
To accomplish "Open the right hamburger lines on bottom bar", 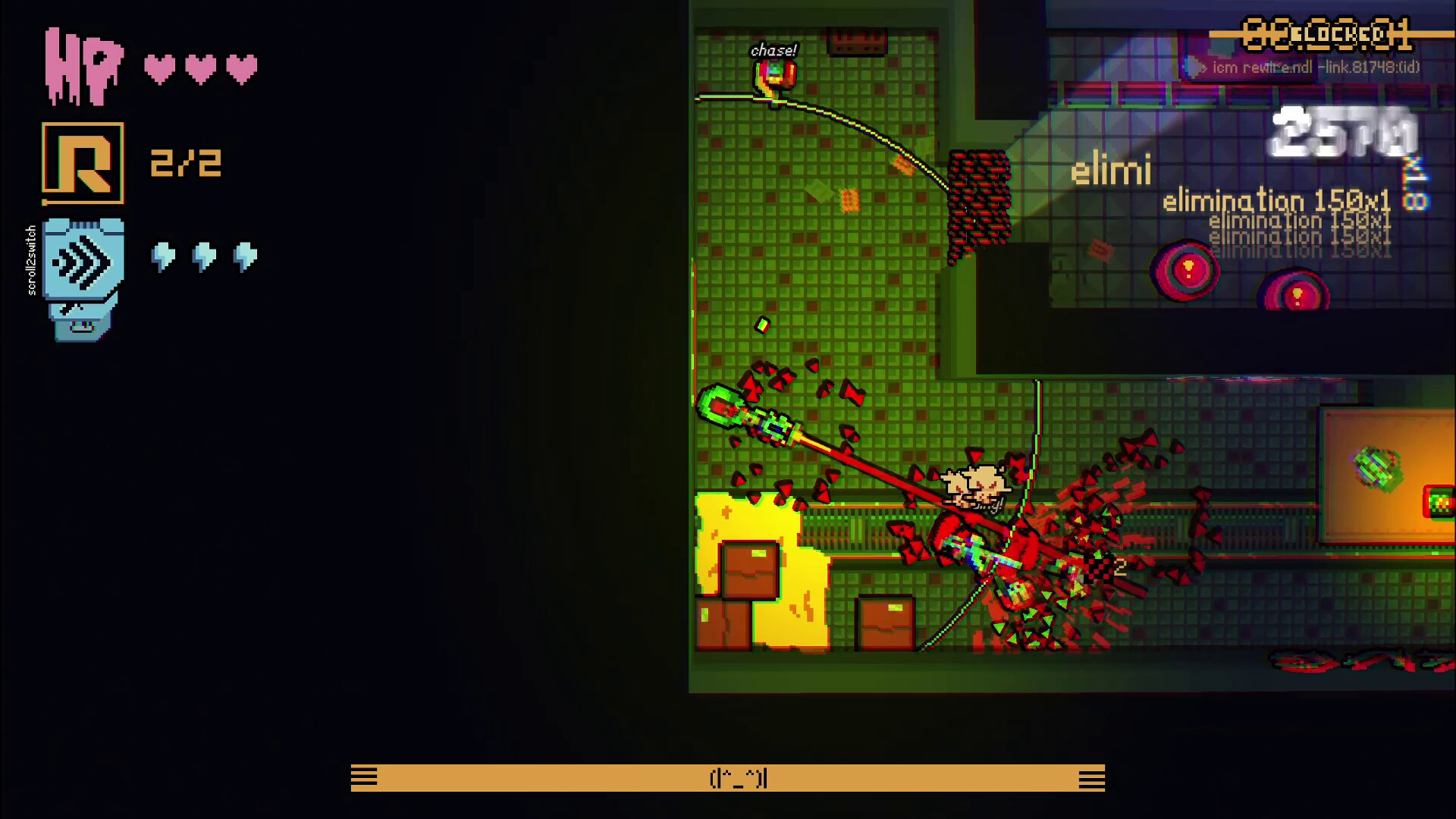I will [1092, 778].
